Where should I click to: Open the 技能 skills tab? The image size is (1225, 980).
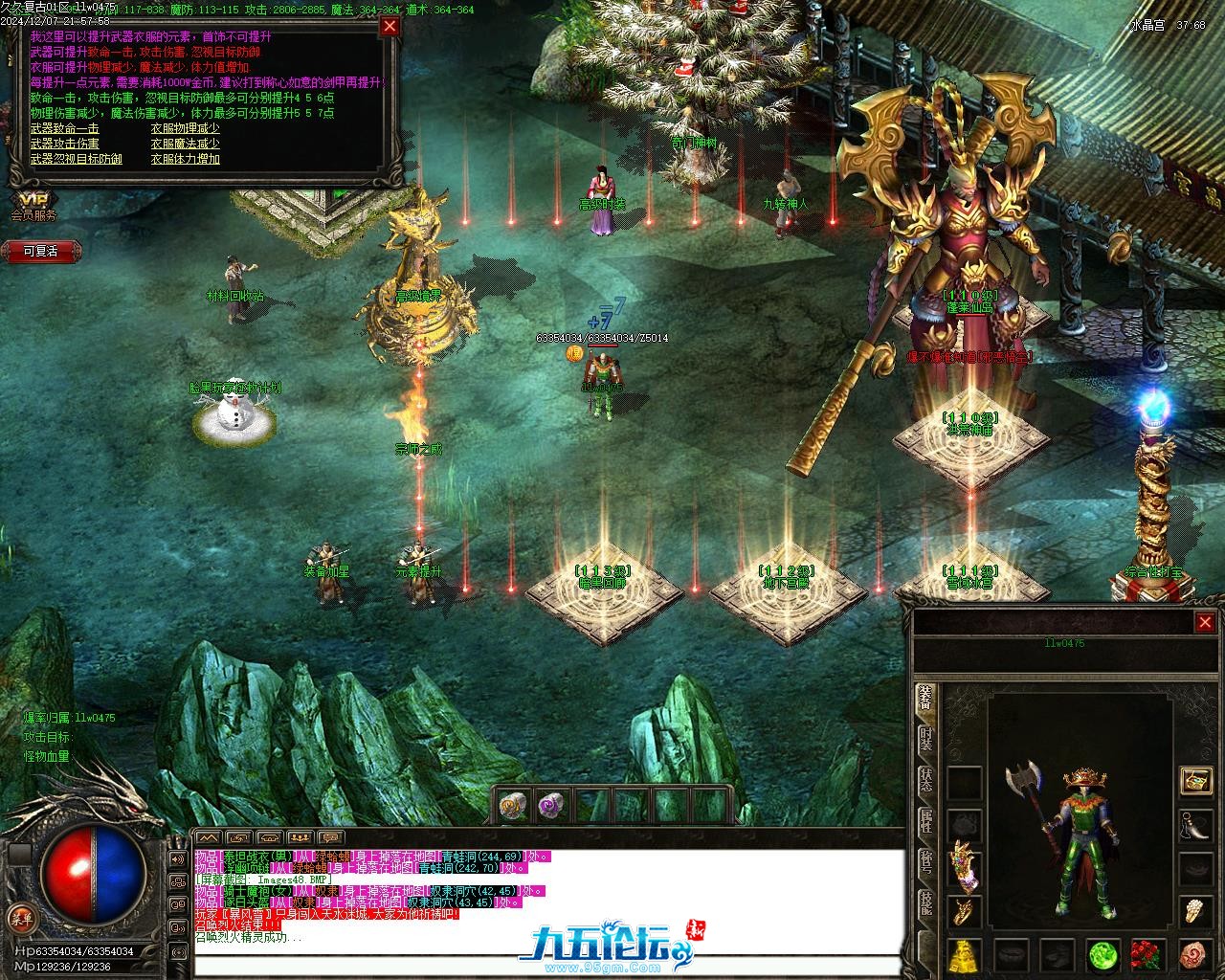[925, 902]
